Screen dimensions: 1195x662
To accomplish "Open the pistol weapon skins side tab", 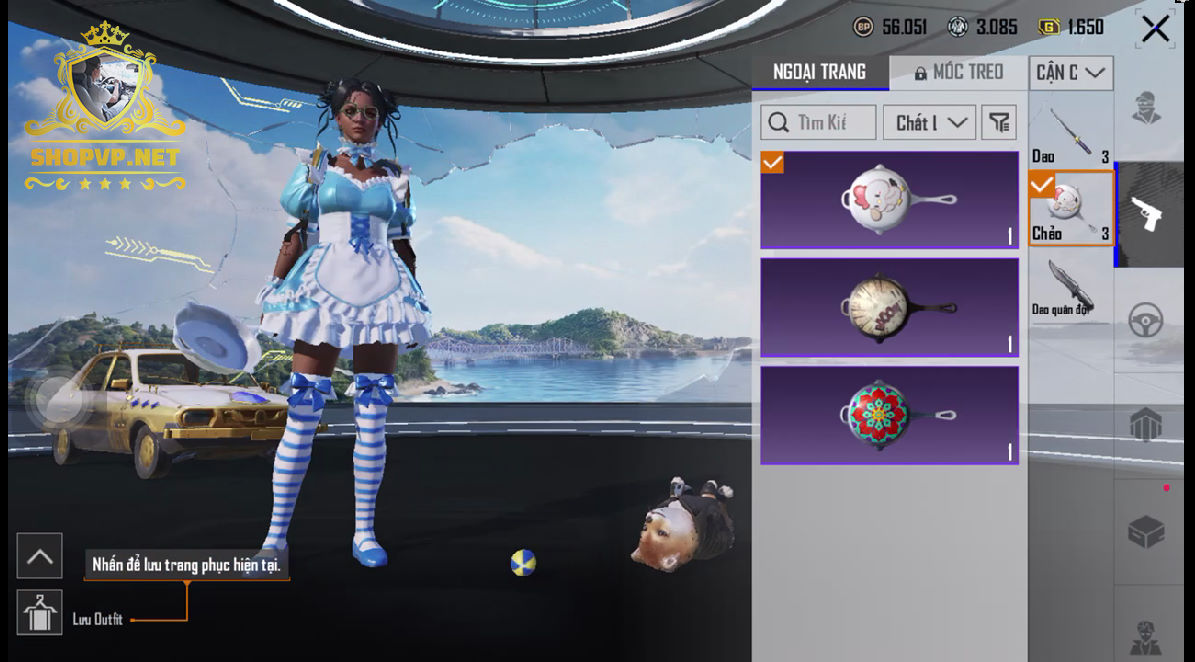I will click(1145, 213).
